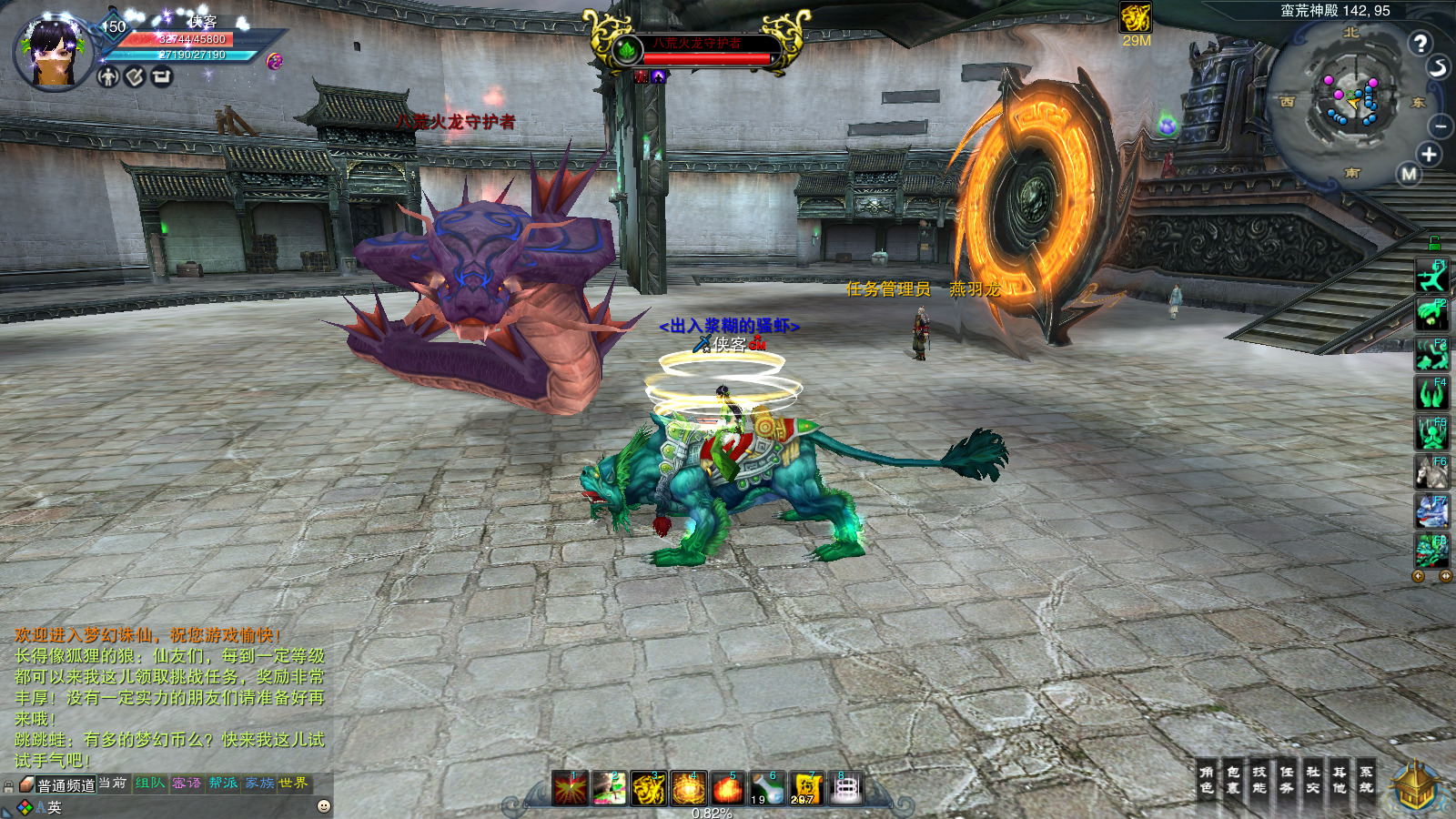Select the 帮派 guild chat tab
1456x819 pixels.
point(223,783)
